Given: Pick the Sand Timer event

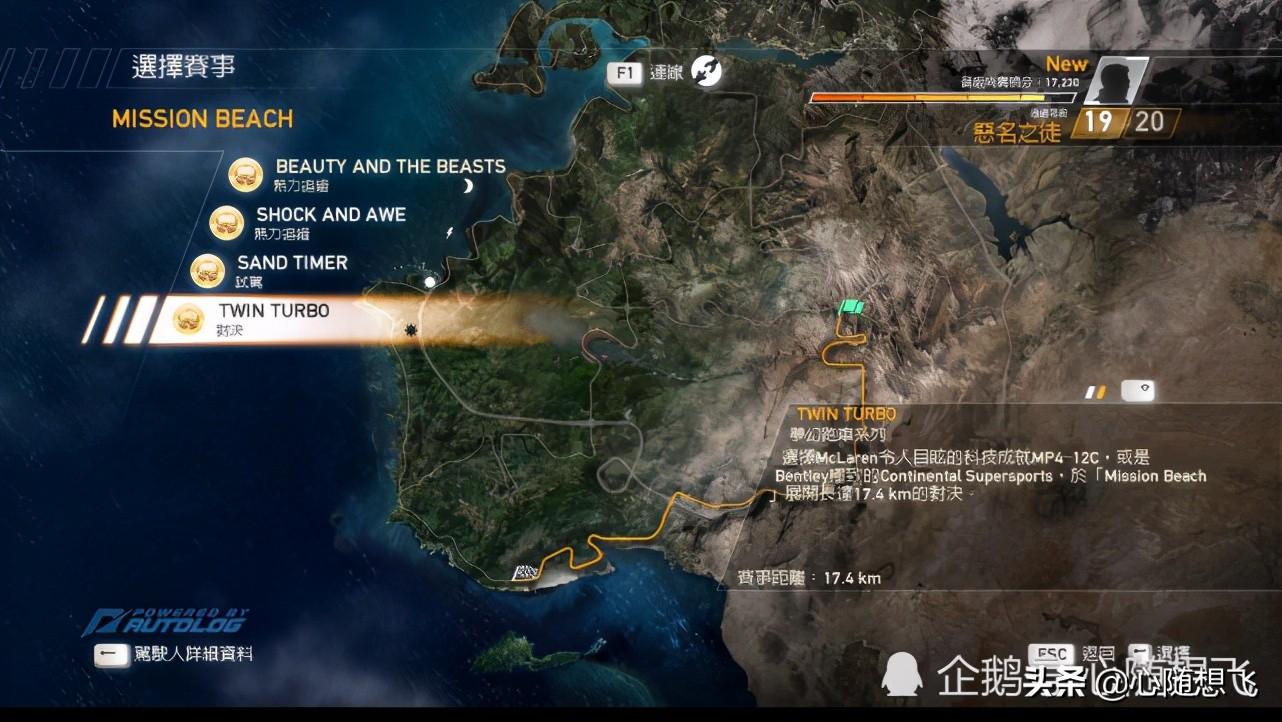Looking at the screenshot, I should tap(291, 263).
